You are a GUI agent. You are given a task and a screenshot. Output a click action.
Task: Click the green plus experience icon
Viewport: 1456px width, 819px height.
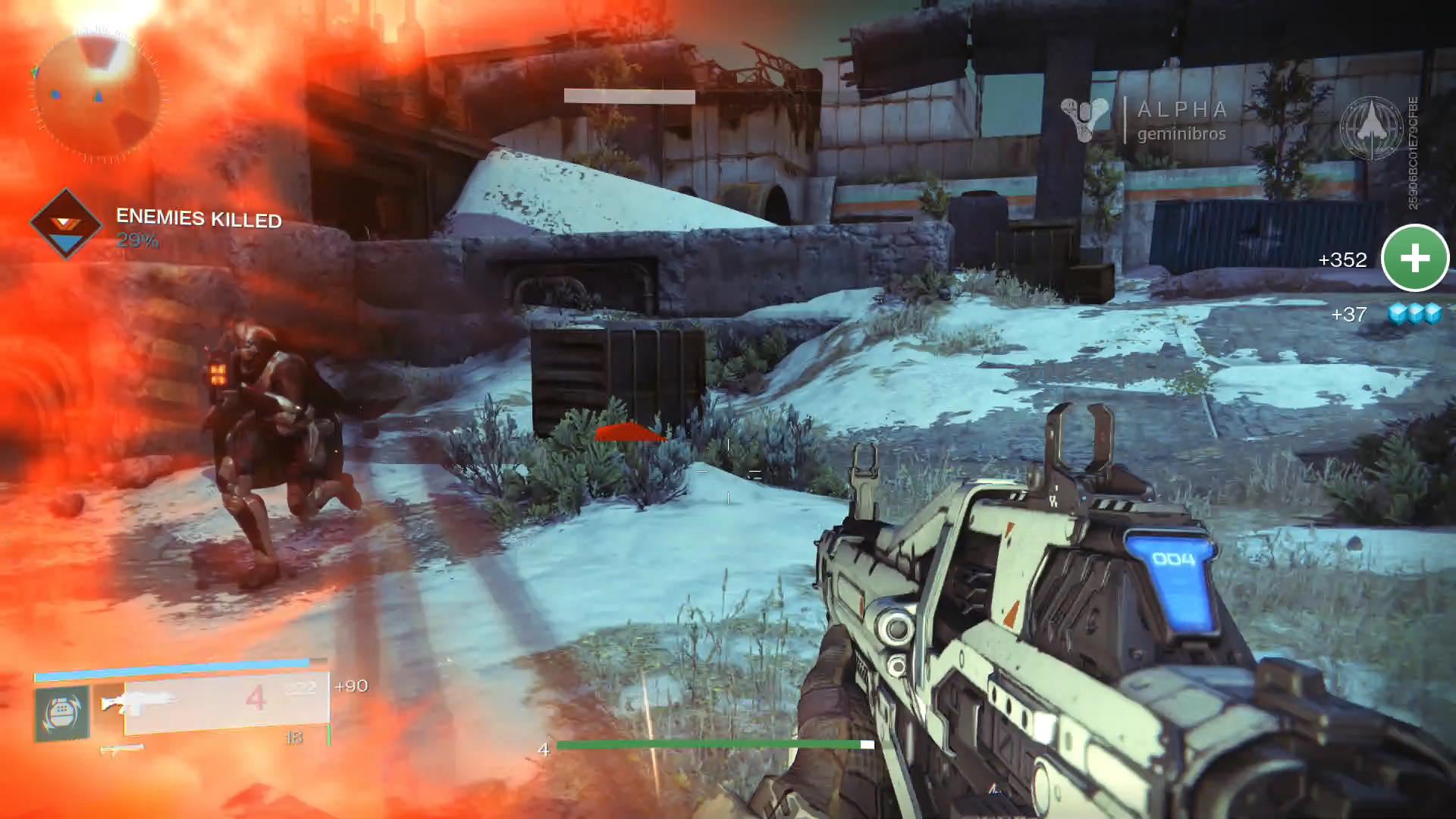[x=1414, y=259]
